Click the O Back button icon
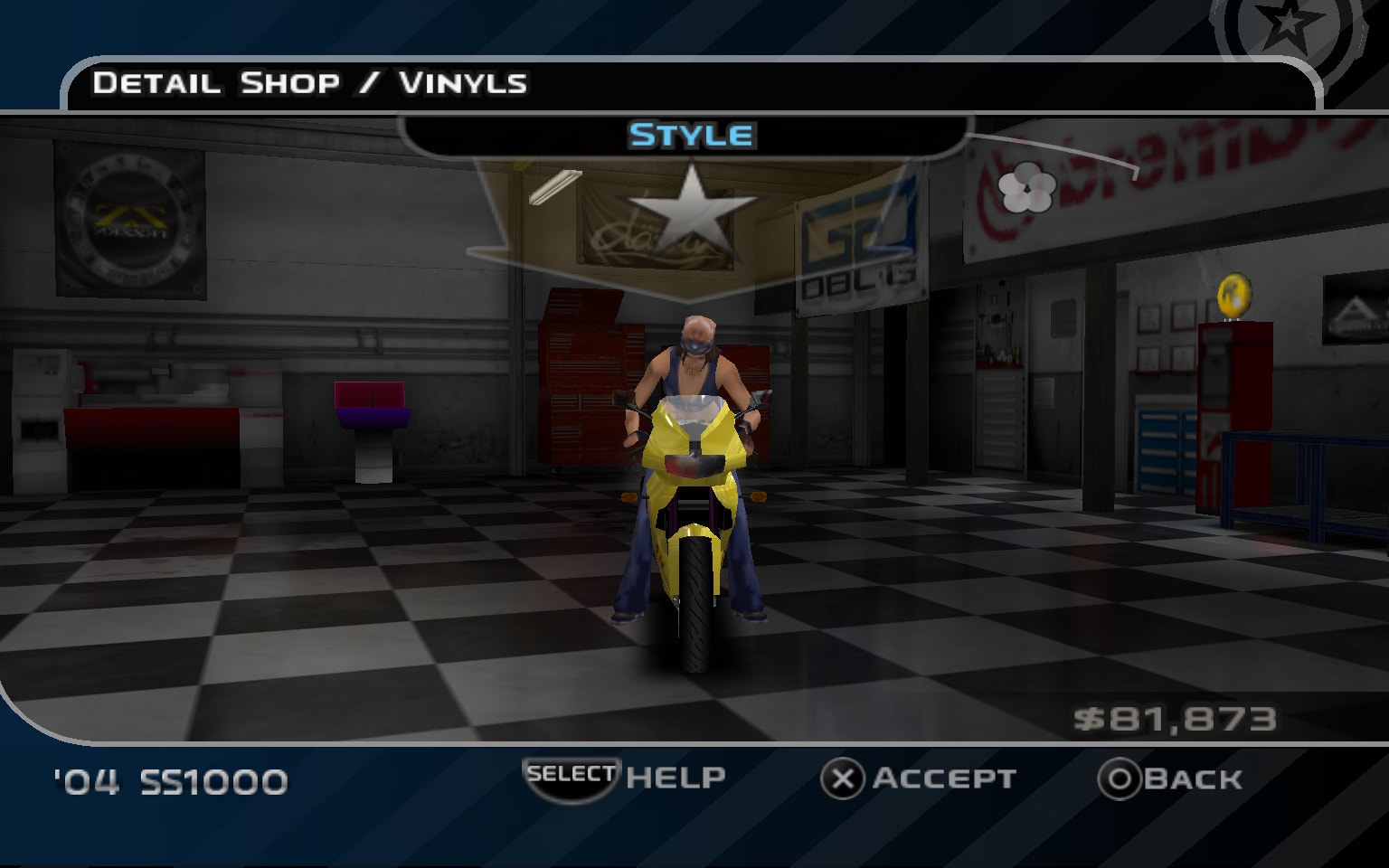 click(1118, 778)
